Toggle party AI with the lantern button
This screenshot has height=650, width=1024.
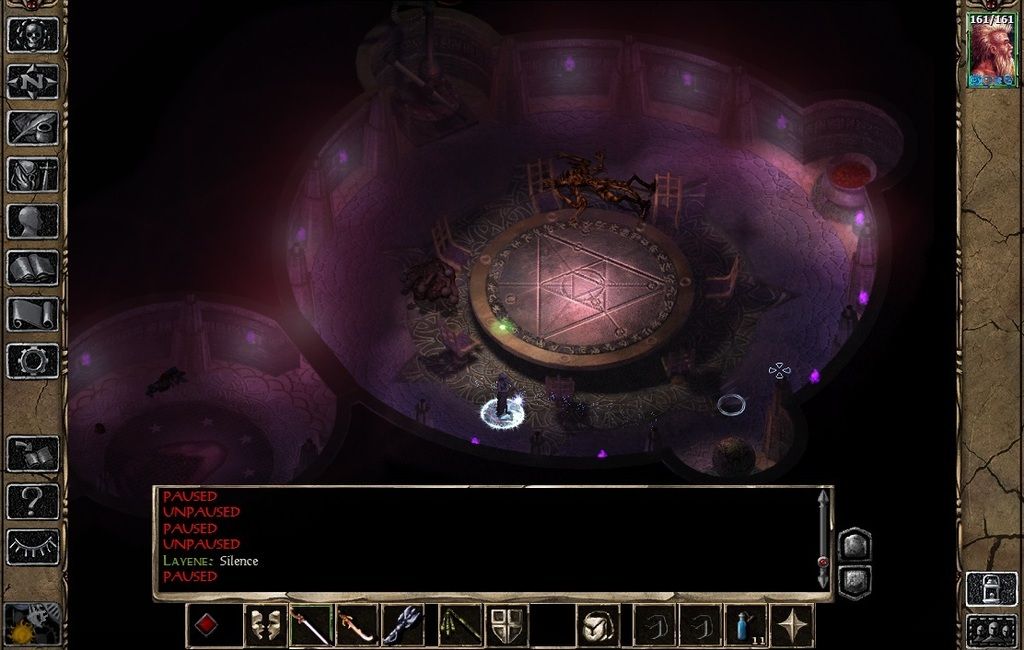tap(991, 588)
